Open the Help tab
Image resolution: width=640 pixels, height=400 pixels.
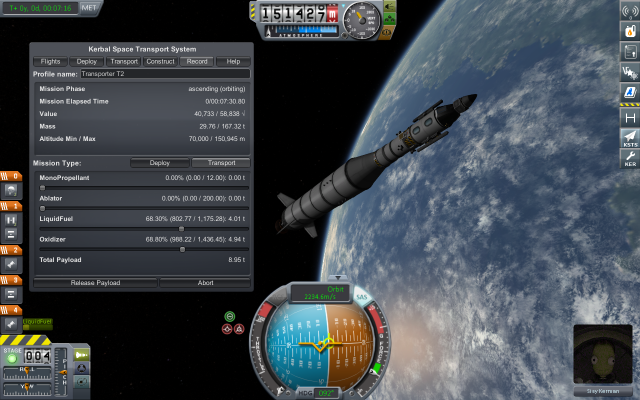click(233, 61)
